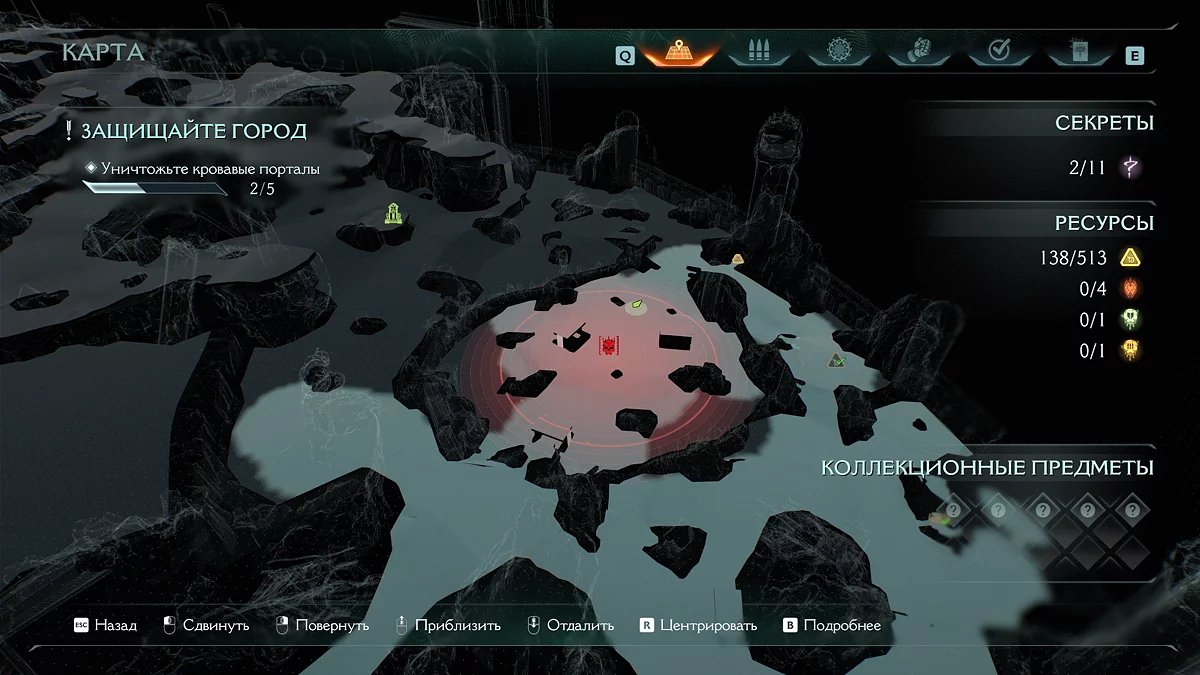This screenshot has width=1200, height=675.
Task: Select the 'Защищайте город' objective tracker
Action: pos(193,131)
